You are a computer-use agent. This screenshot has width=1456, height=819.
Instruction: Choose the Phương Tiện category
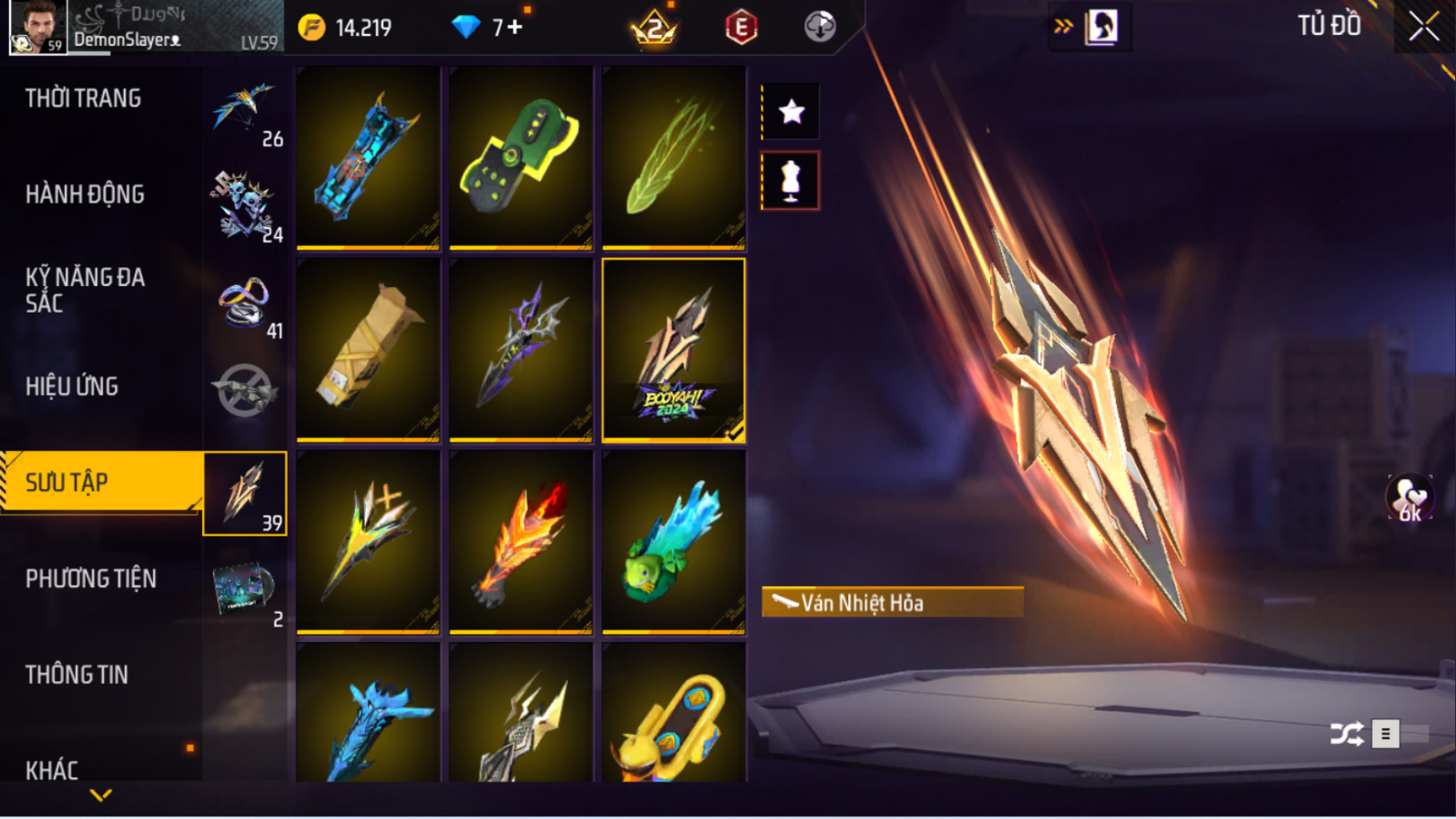(x=91, y=579)
